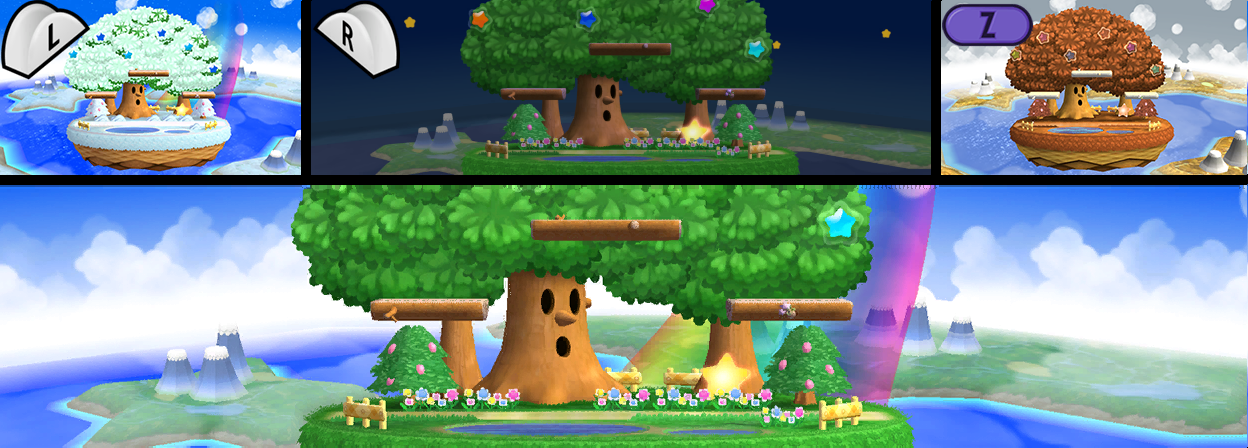
Task: Choose the night-time Dream Land stage thumbnail
Action: (622, 88)
